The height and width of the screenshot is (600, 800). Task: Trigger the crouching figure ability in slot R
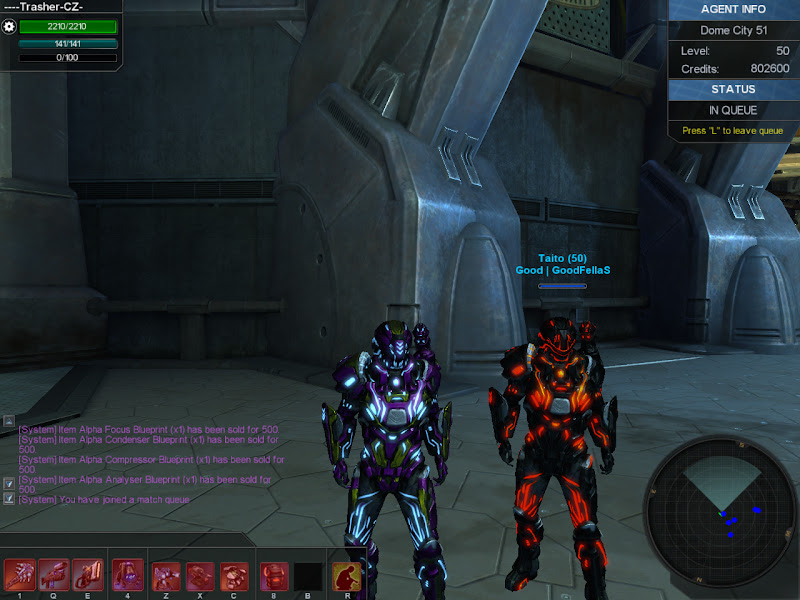[348, 574]
